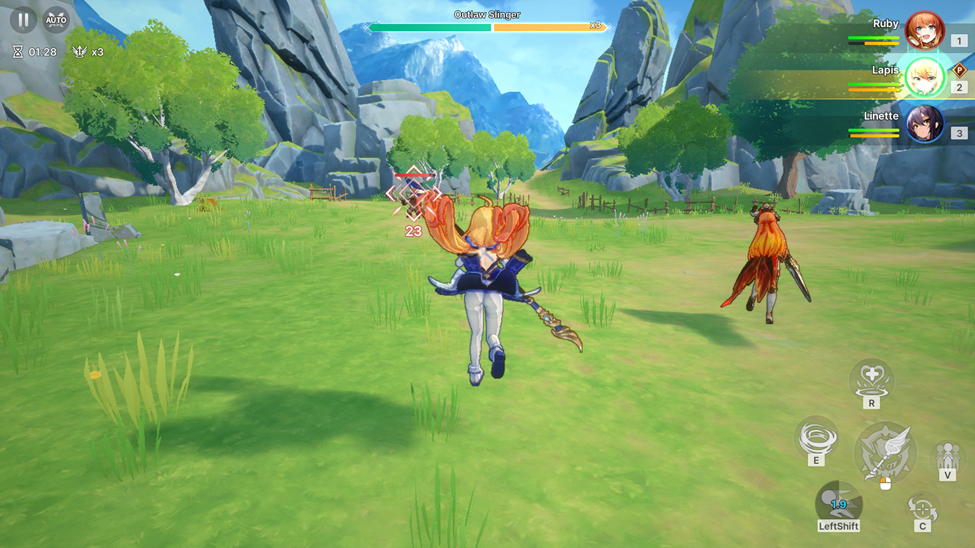Image resolution: width=975 pixels, height=548 pixels.
Task: Activate the heart healing skill
Action: pos(871,379)
